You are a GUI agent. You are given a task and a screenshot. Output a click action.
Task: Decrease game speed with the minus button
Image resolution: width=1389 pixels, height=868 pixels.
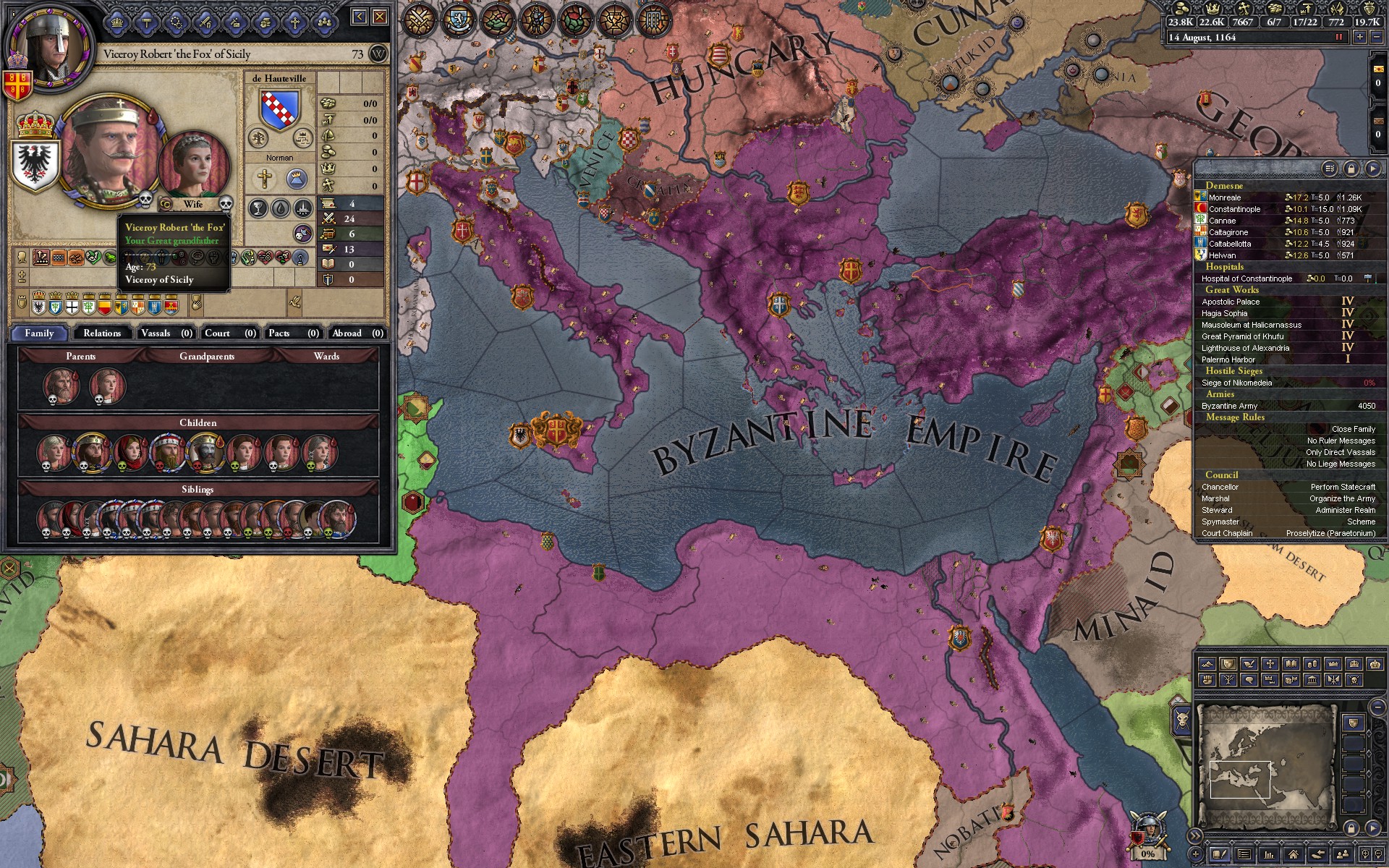[x=1377, y=37]
